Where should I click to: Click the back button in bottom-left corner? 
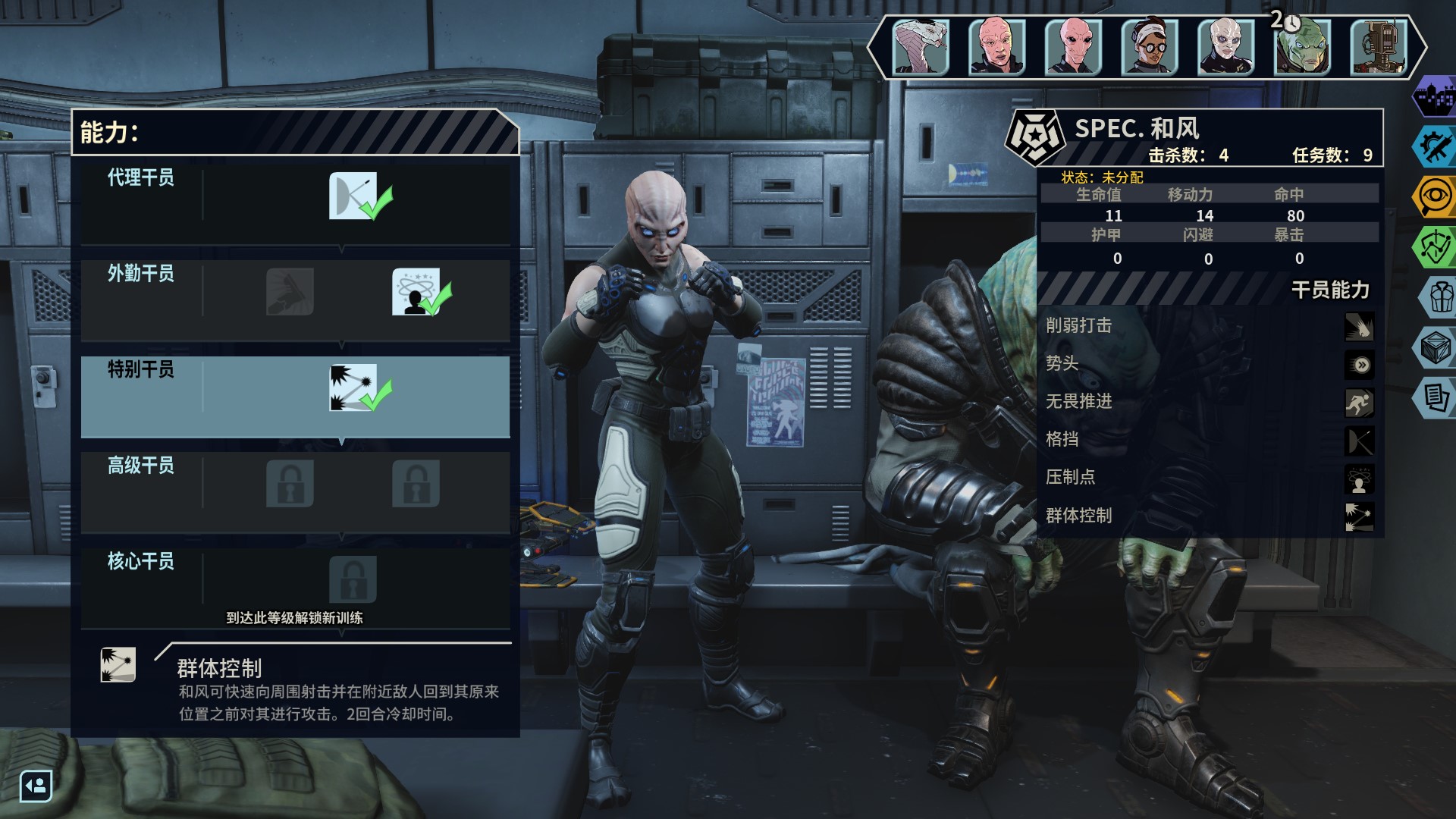point(36,786)
